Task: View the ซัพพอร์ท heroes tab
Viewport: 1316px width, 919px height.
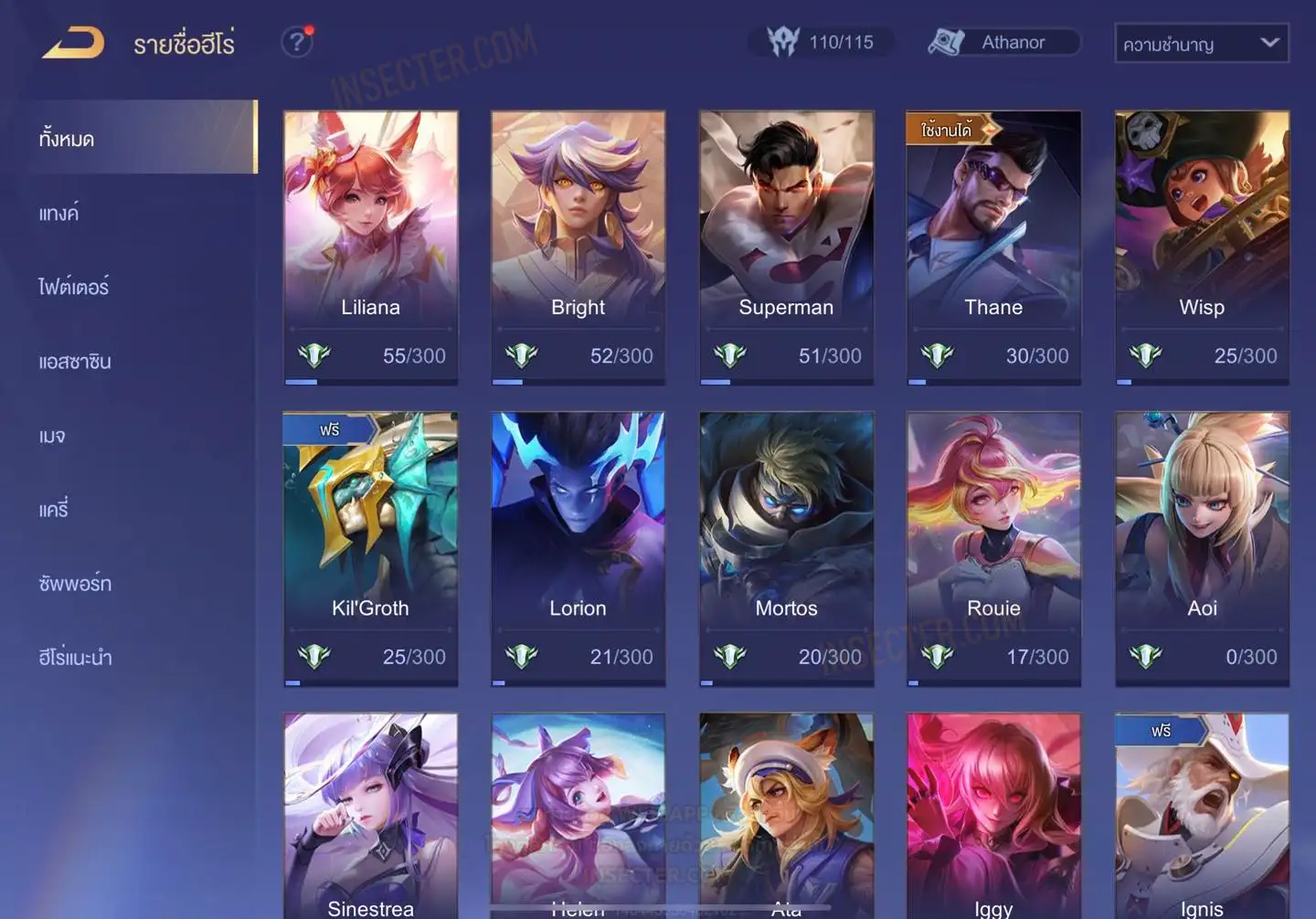Action: 75,583
